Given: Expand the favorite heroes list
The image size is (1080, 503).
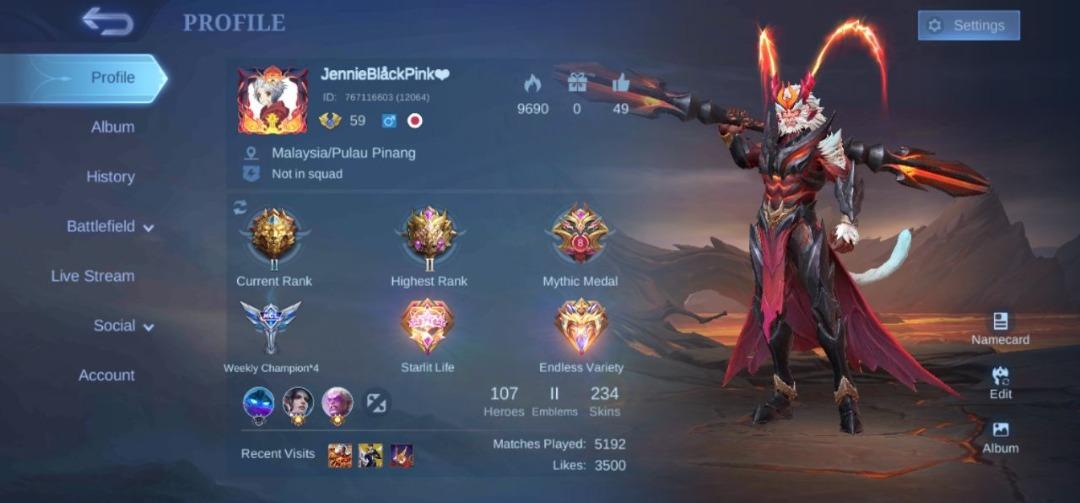Looking at the screenshot, I should pos(377,402).
